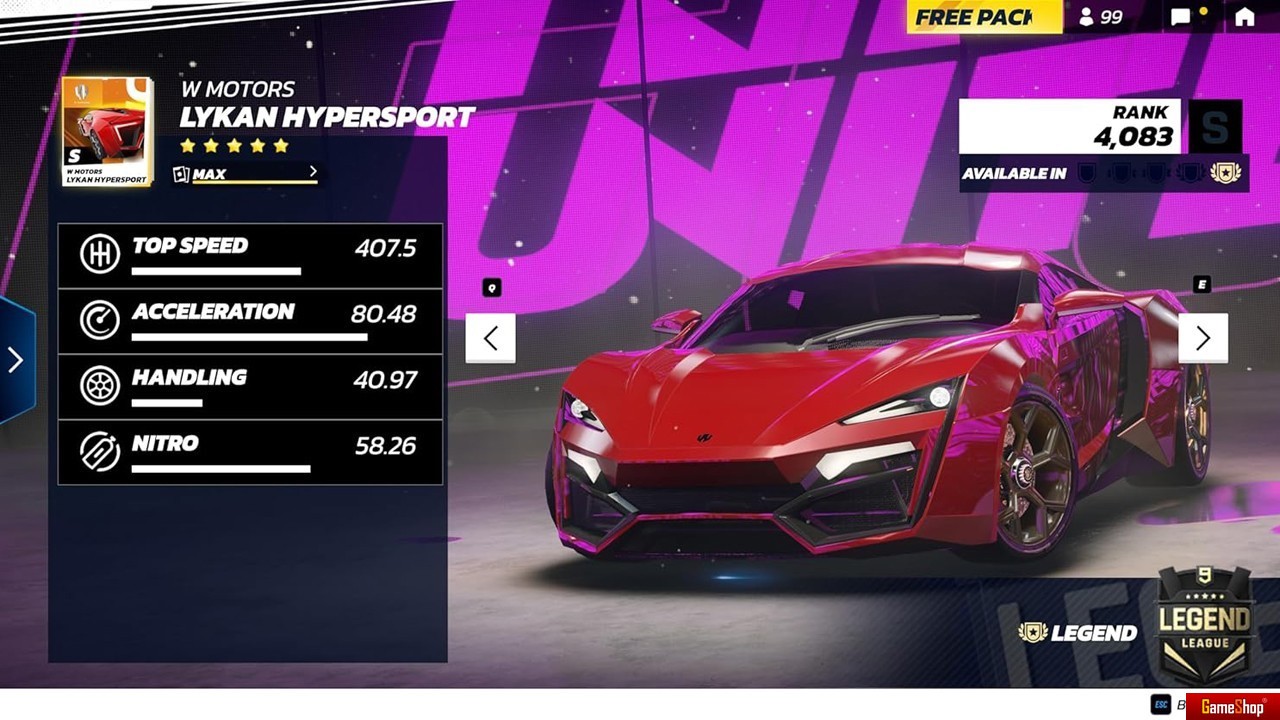Open the Available In leagues bar
This screenshot has width=1280, height=720.
pos(1103,173)
